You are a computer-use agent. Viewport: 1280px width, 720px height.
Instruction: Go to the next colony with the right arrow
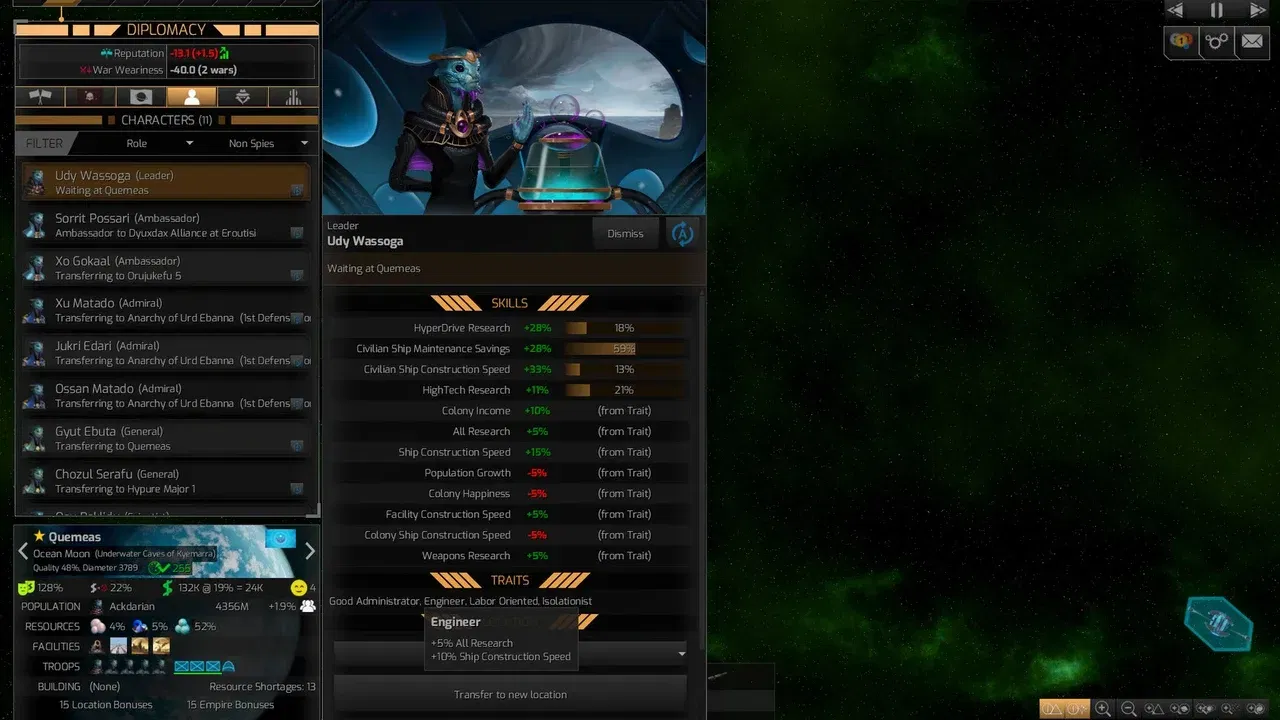[x=310, y=550]
